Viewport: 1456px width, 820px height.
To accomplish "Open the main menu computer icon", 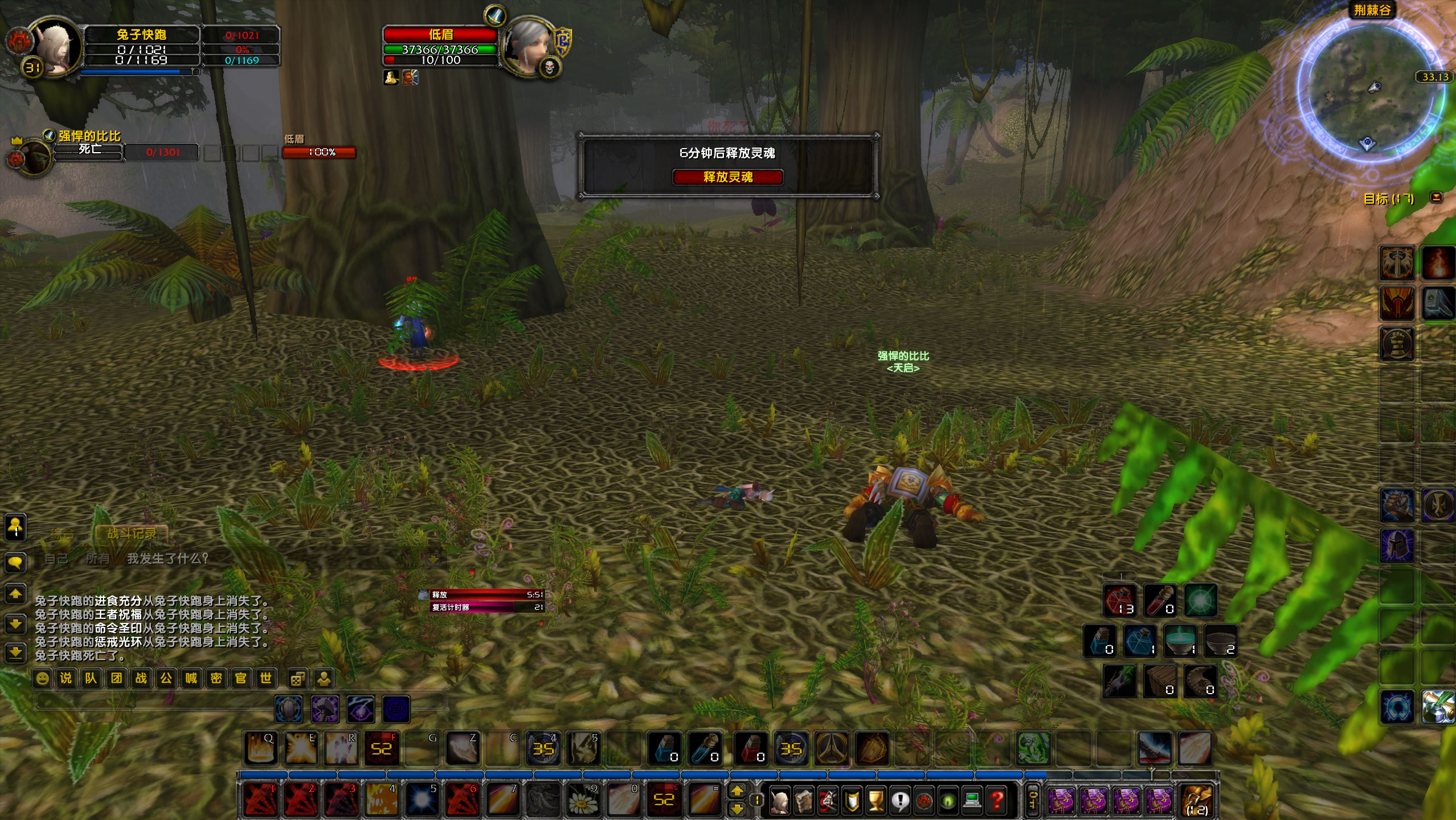I will click(971, 802).
